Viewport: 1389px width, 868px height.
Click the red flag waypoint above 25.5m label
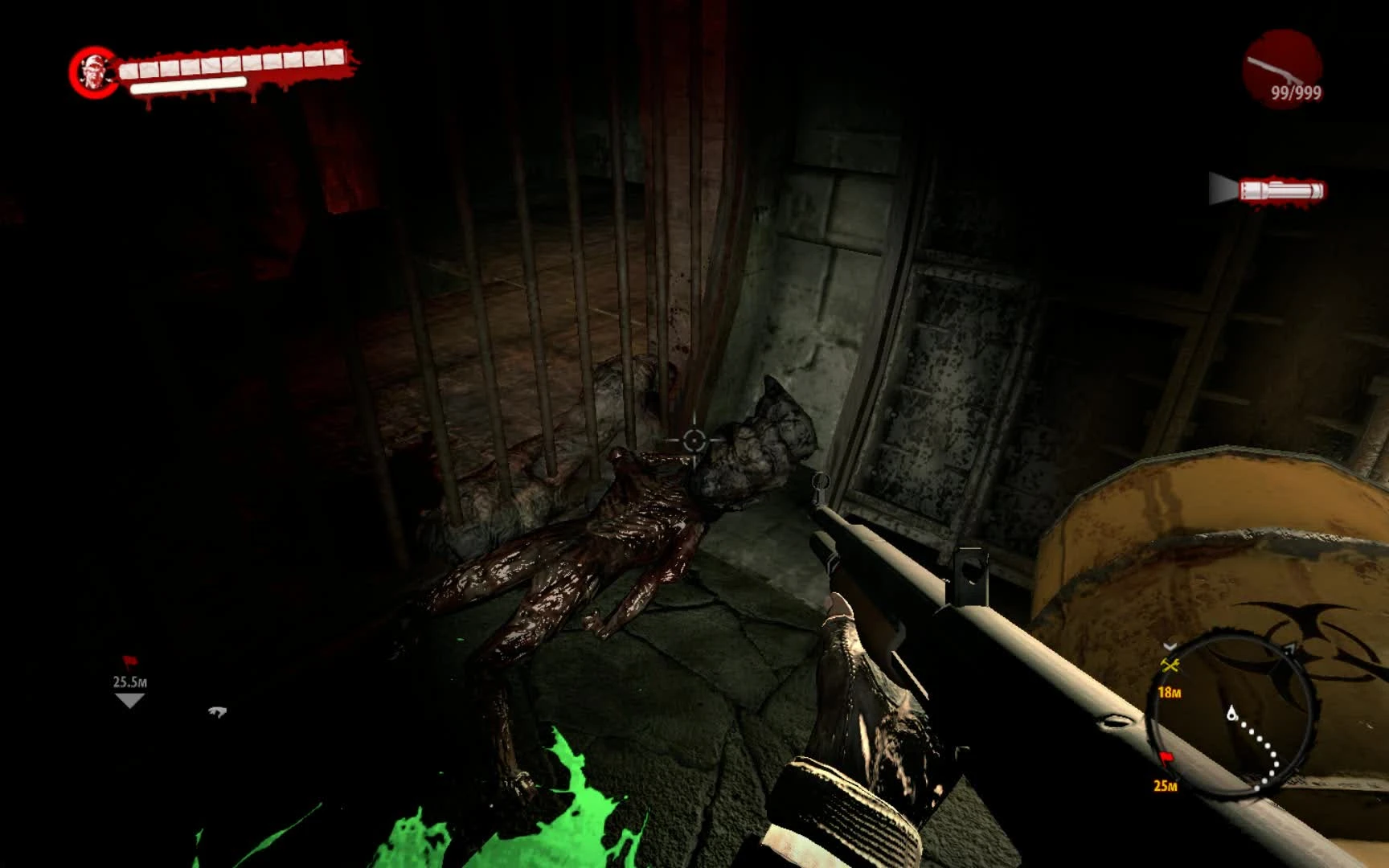(130, 661)
